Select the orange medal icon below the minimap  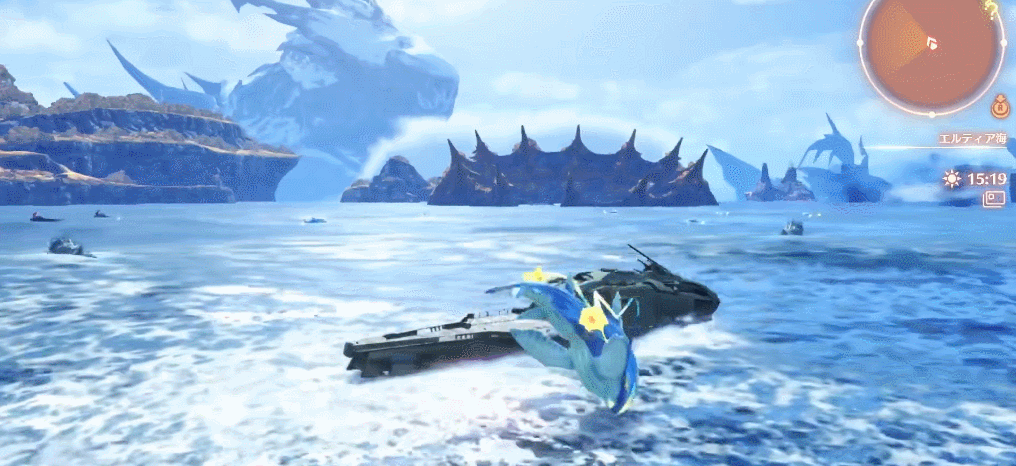999,104
